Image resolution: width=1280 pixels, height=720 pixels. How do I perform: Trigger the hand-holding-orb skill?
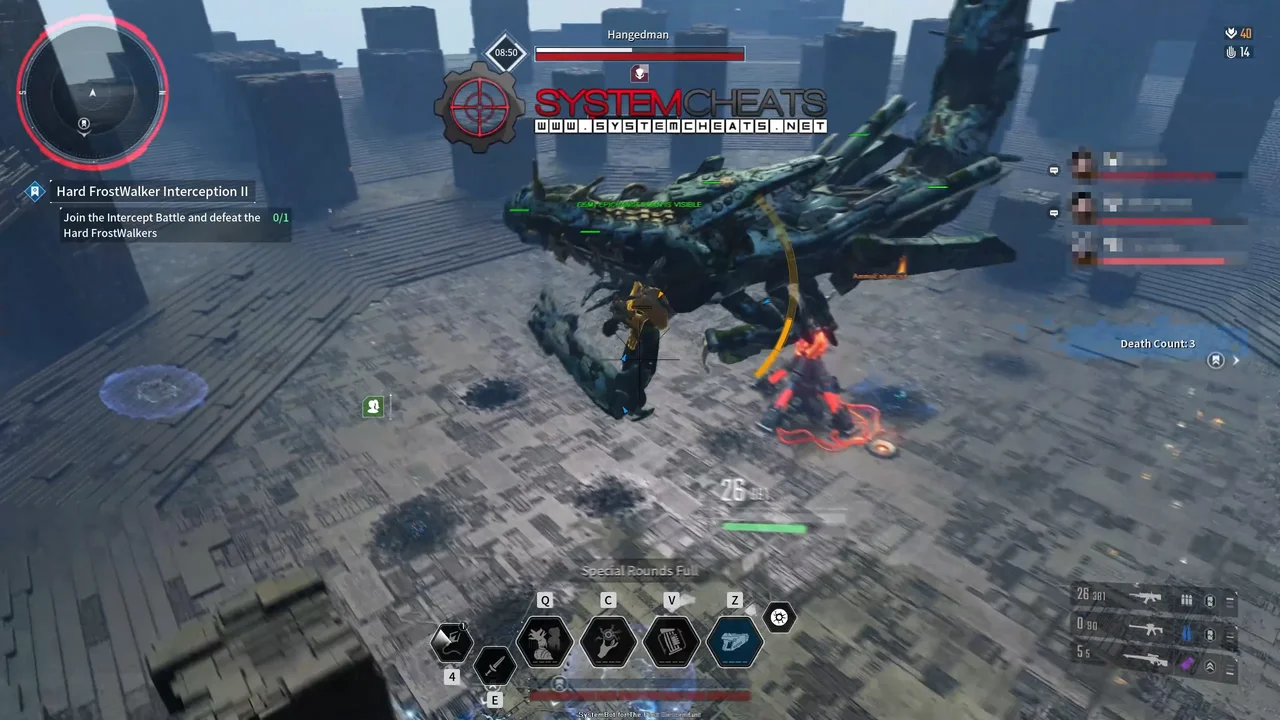pyautogui.click(x=608, y=641)
